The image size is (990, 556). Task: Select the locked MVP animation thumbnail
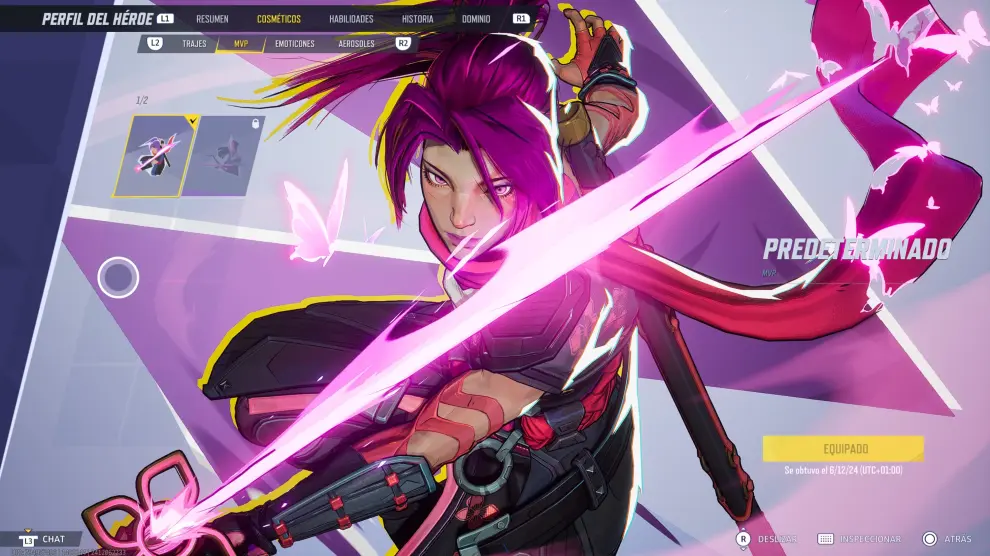[228, 155]
